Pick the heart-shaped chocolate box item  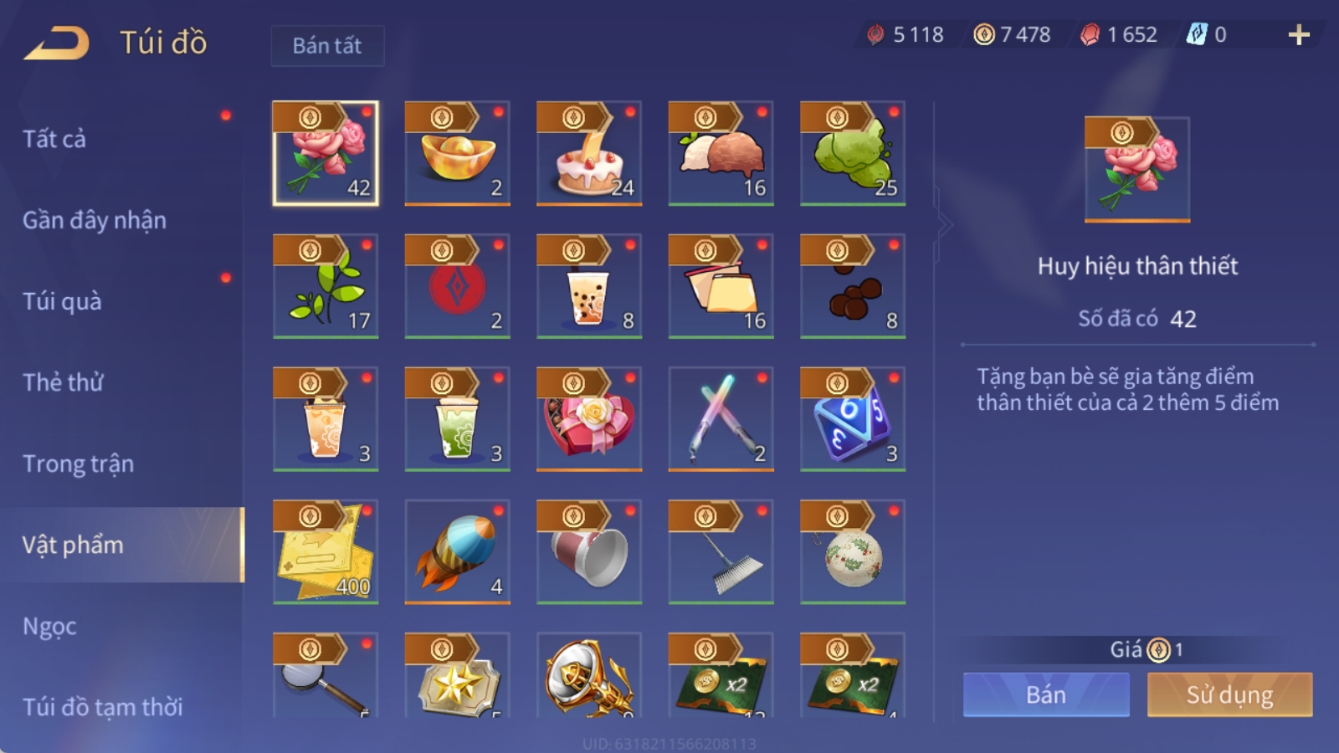click(x=589, y=420)
